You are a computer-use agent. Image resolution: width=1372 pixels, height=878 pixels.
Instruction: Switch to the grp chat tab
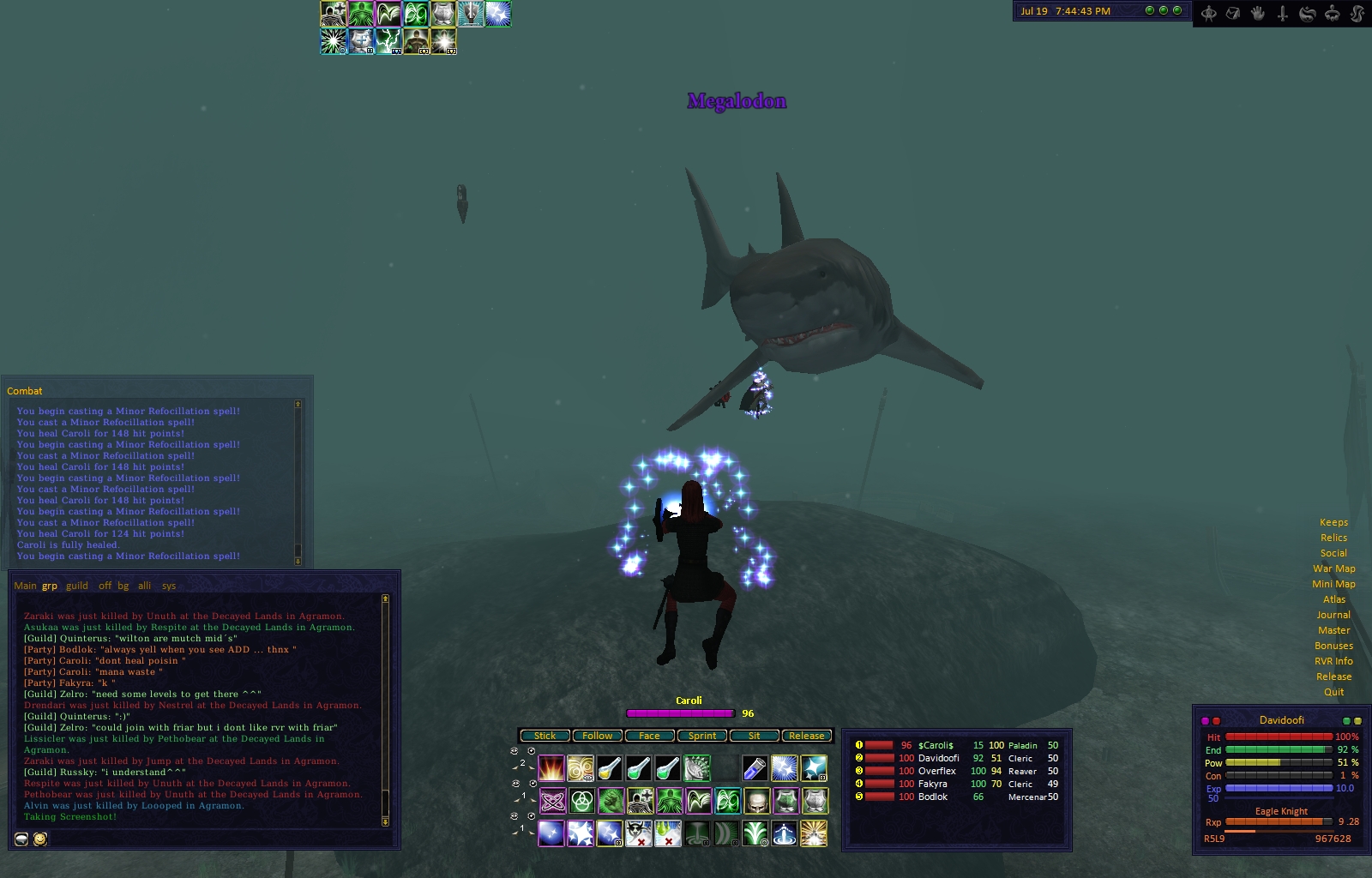pos(50,586)
